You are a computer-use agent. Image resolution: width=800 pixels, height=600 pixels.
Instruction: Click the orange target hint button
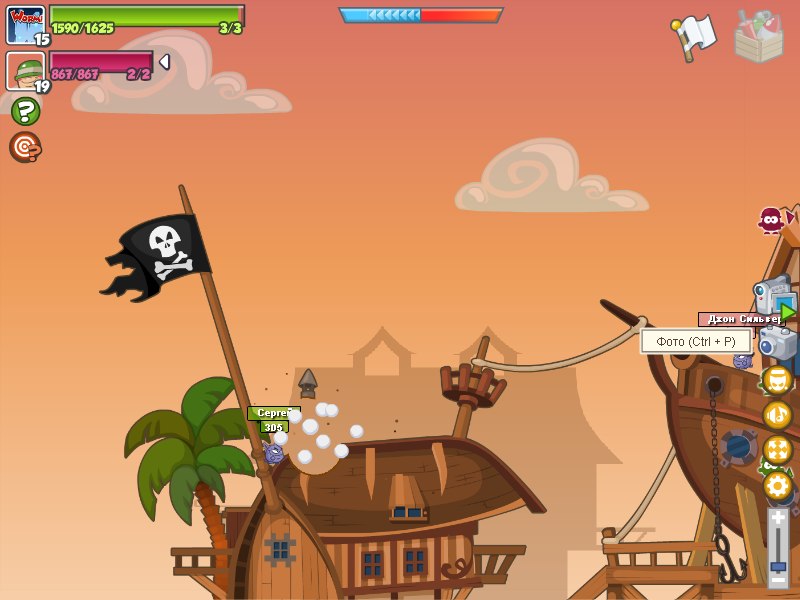click(x=25, y=147)
